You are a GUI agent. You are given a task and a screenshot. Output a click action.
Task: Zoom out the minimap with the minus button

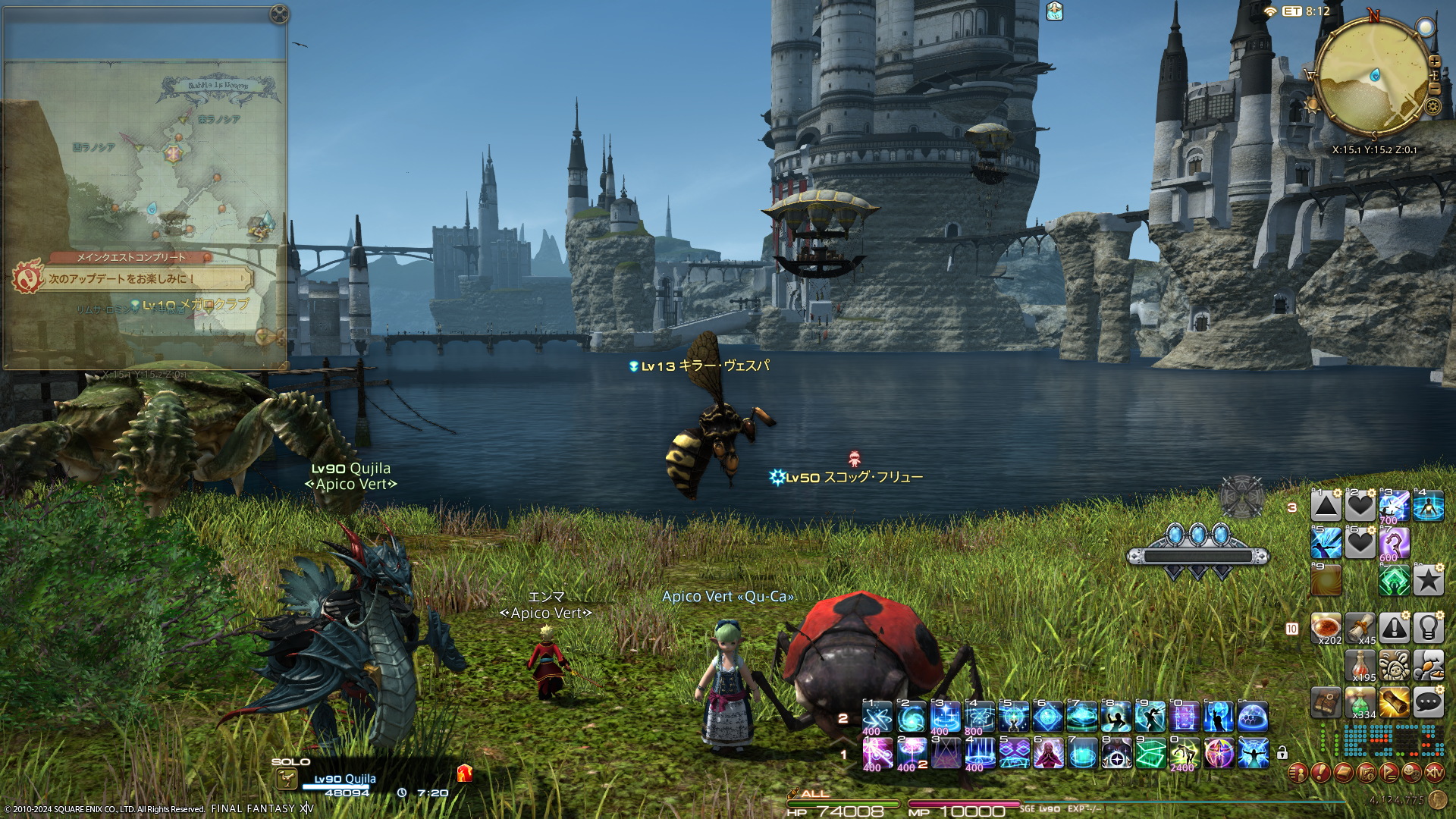click(1434, 89)
